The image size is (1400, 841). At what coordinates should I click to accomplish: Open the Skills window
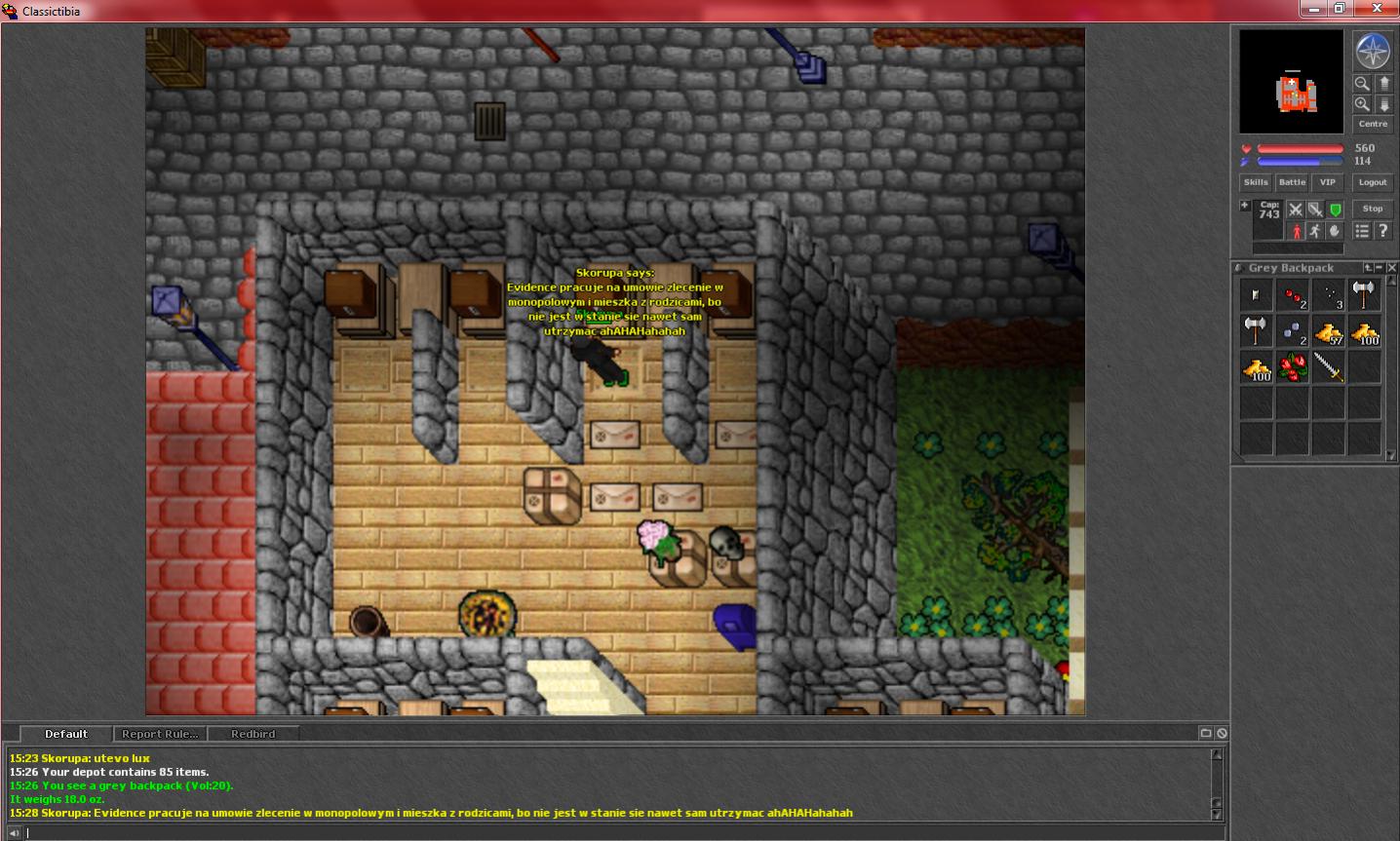click(x=1256, y=182)
